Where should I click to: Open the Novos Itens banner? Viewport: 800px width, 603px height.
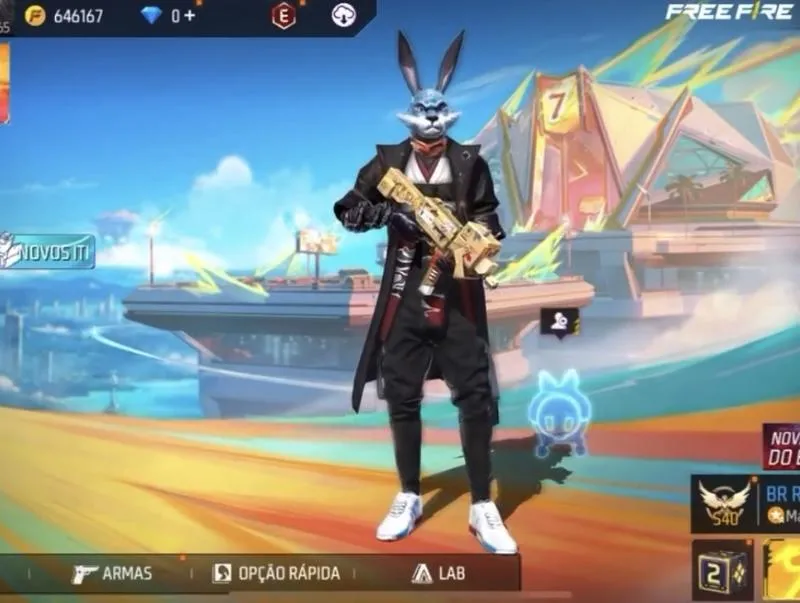(x=47, y=250)
